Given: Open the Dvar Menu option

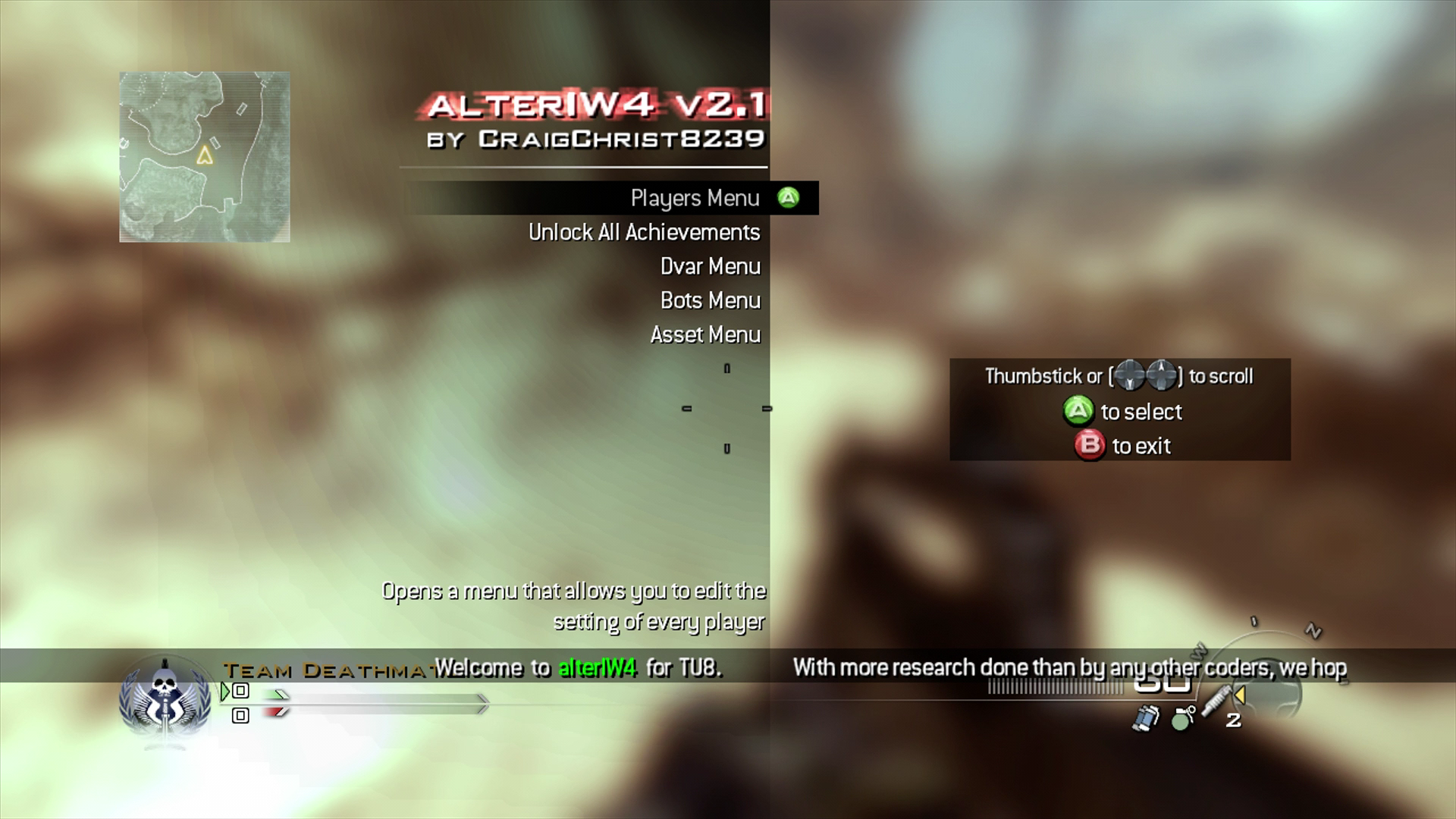Looking at the screenshot, I should [x=709, y=266].
